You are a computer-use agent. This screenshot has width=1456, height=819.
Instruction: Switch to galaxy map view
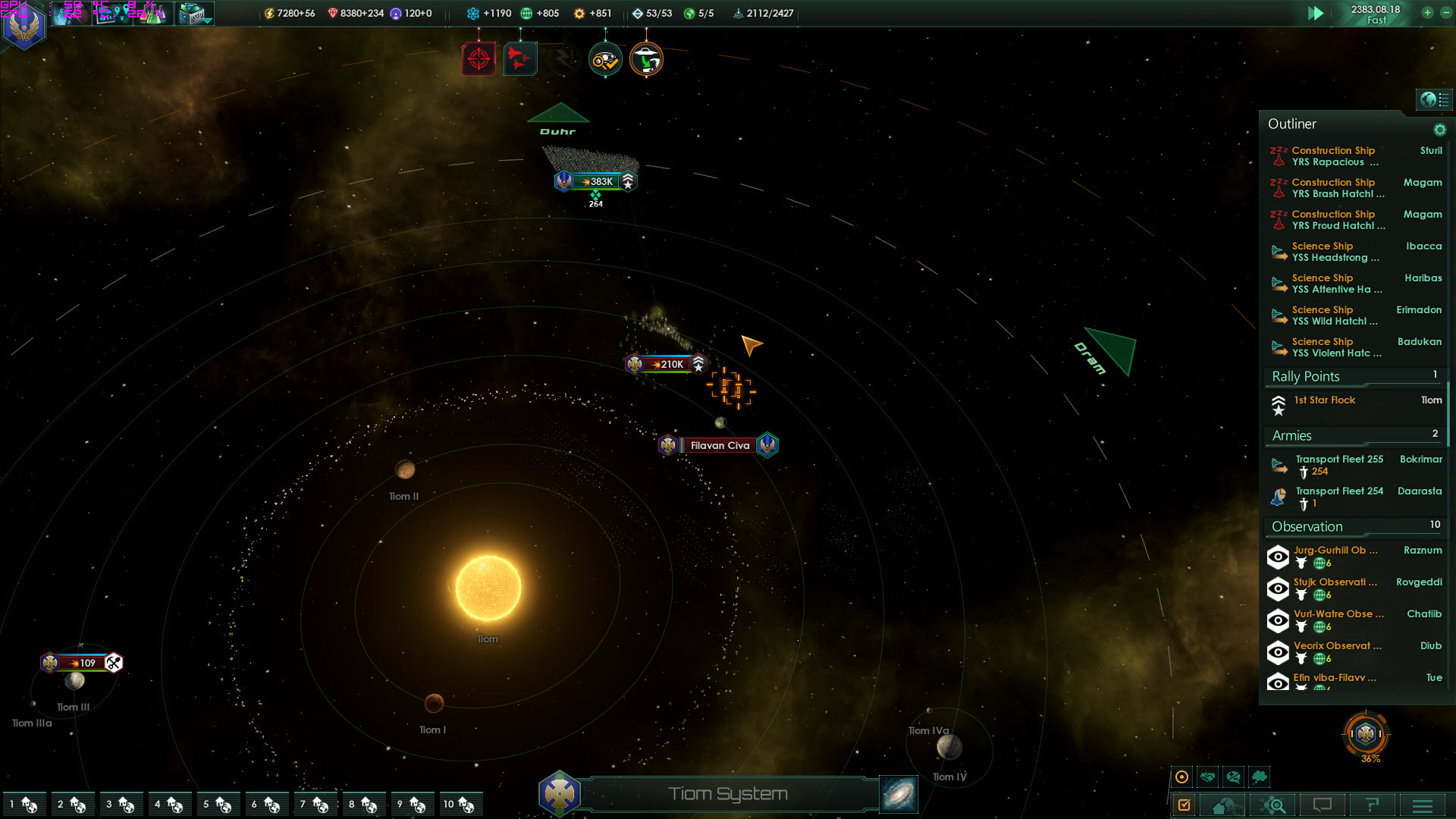pyautogui.click(x=899, y=794)
